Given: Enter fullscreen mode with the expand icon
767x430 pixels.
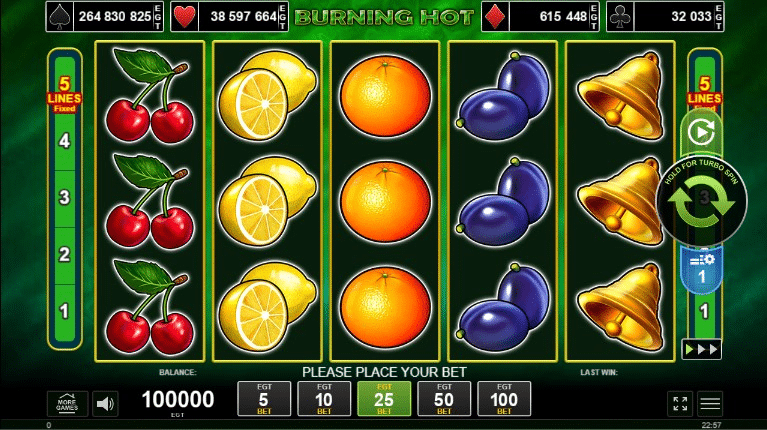Looking at the screenshot, I should tap(680, 403).
